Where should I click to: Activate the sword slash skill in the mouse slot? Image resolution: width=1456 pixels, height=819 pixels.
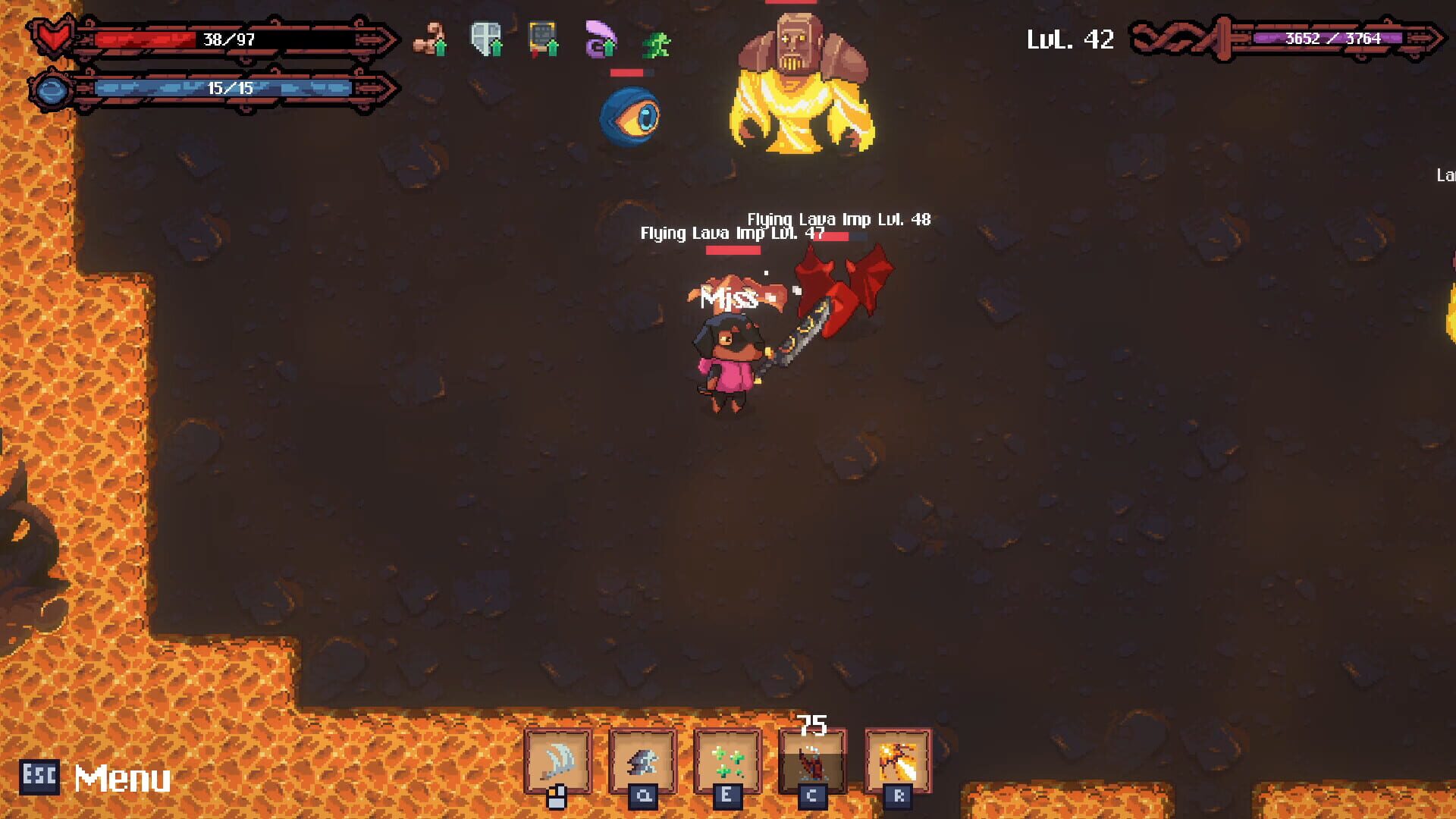(559, 762)
